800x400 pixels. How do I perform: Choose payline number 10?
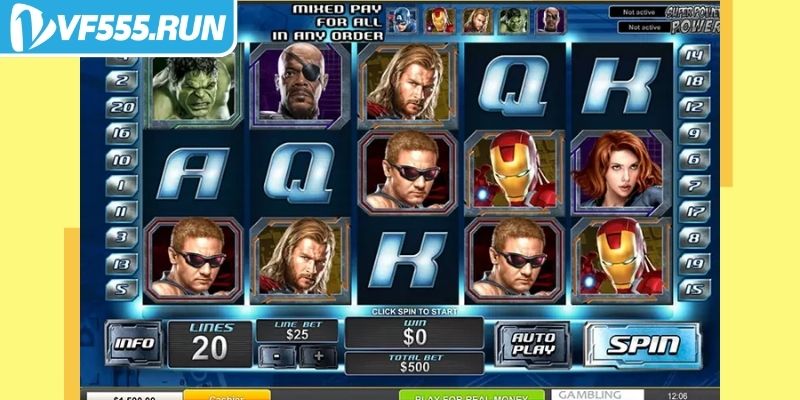coord(122,159)
